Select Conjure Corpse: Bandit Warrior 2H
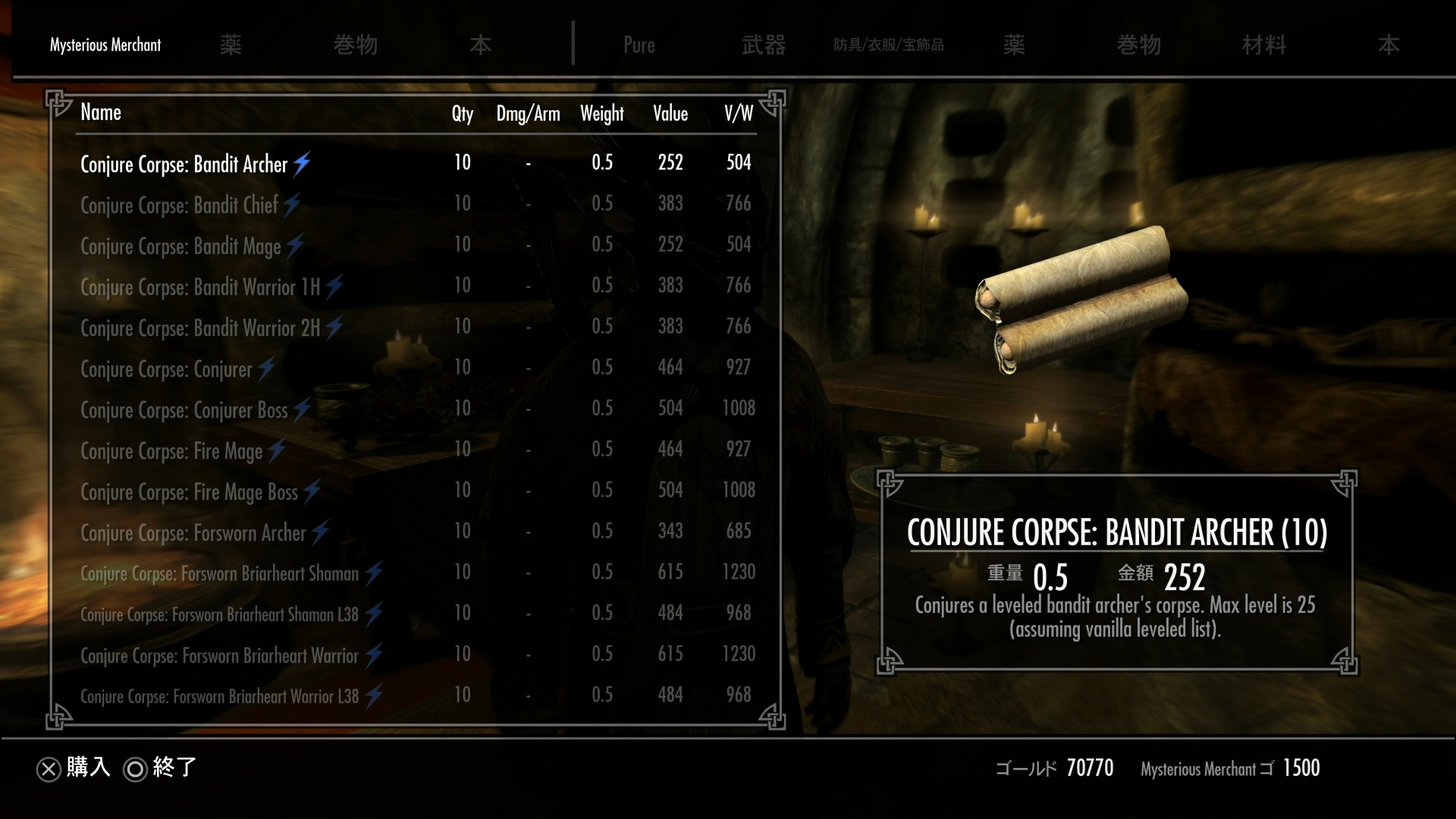The width and height of the screenshot is (1456, 819). coord(200,328)
